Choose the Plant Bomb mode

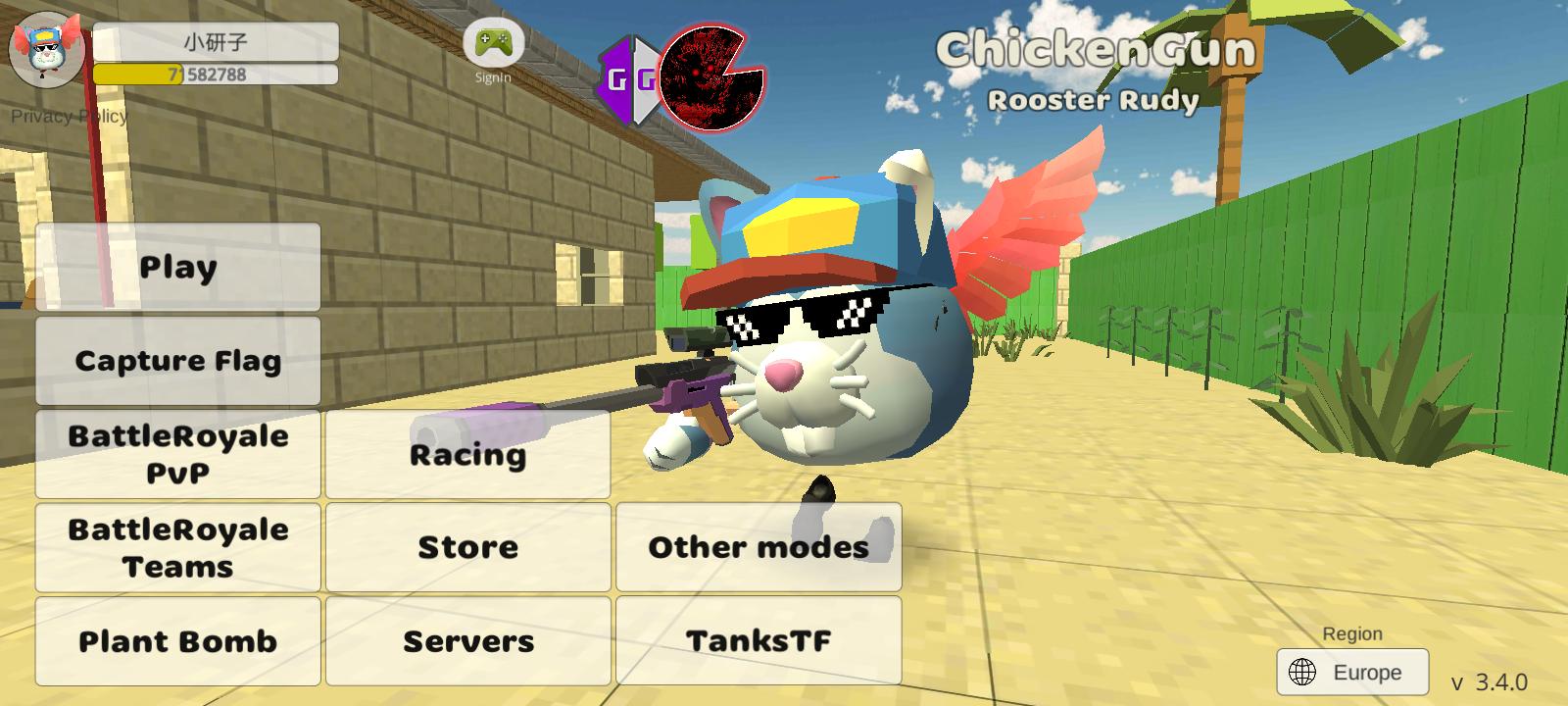point(178,641)
